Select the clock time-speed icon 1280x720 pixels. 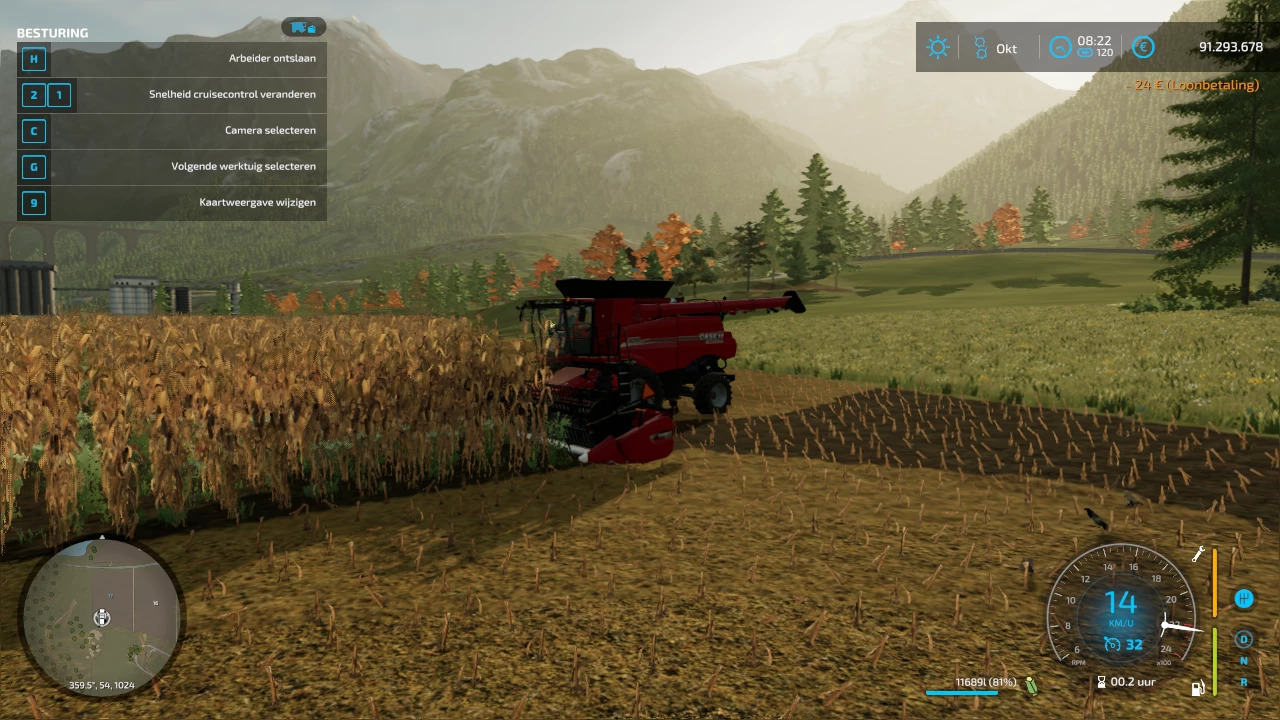click(1059, 47)
